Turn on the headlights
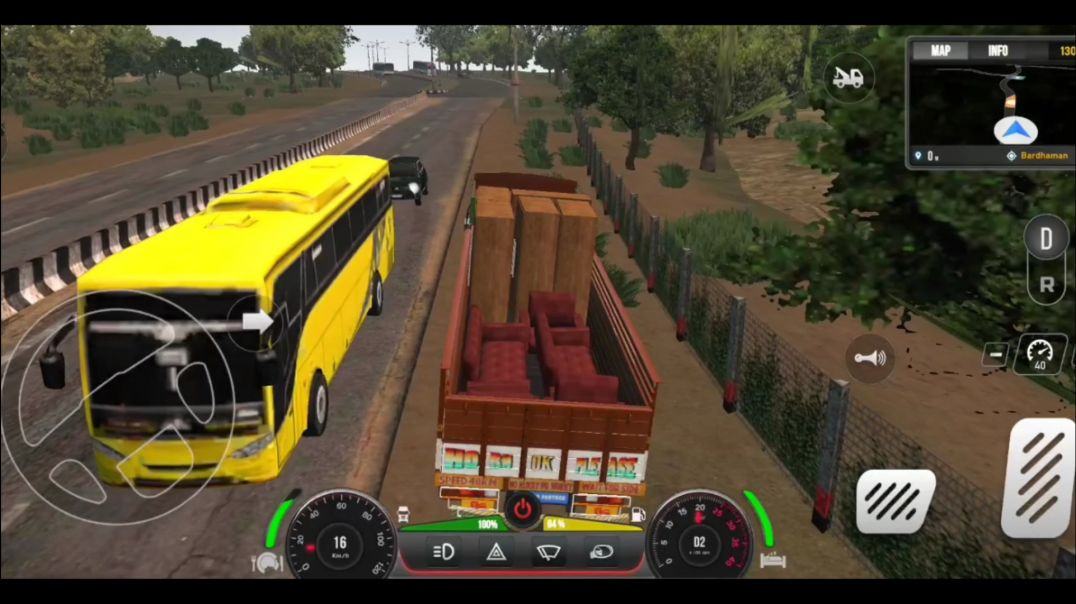Screen dimensions: 1076x604 point(441,552)
